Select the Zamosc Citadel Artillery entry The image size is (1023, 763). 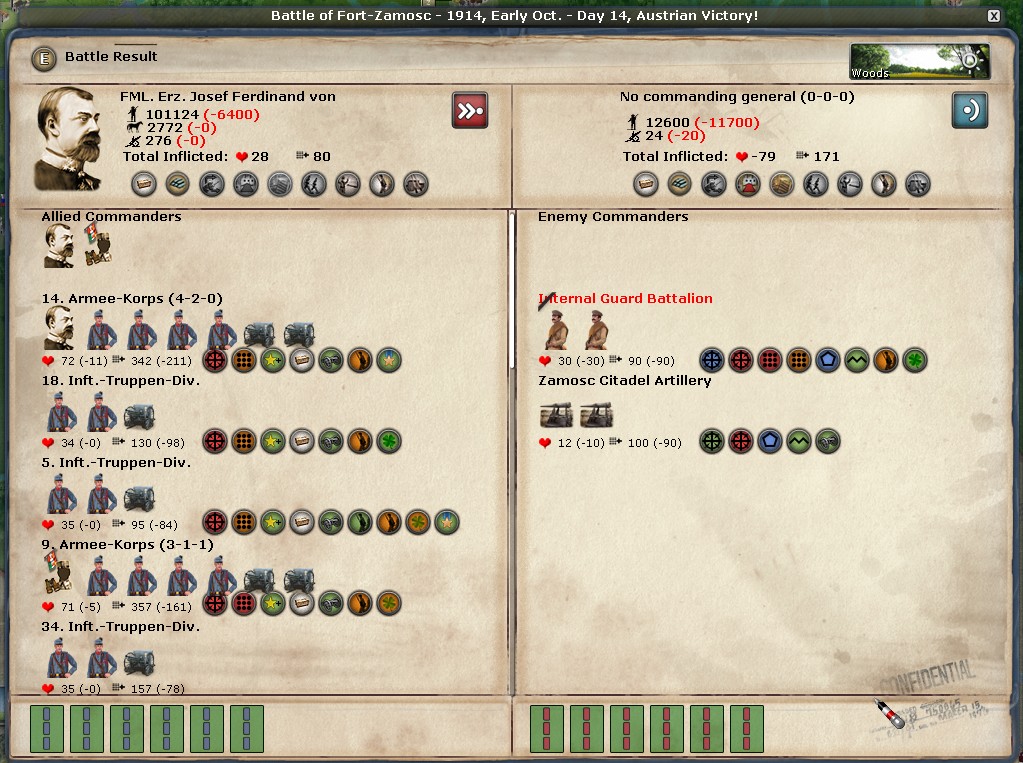625,381
